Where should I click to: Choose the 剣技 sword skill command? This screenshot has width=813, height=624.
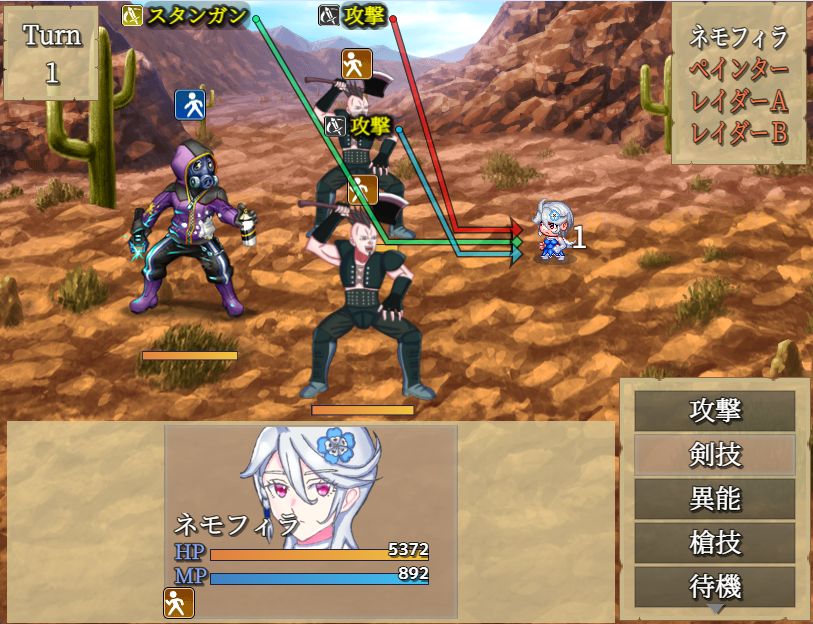click(x=715, y=455)
